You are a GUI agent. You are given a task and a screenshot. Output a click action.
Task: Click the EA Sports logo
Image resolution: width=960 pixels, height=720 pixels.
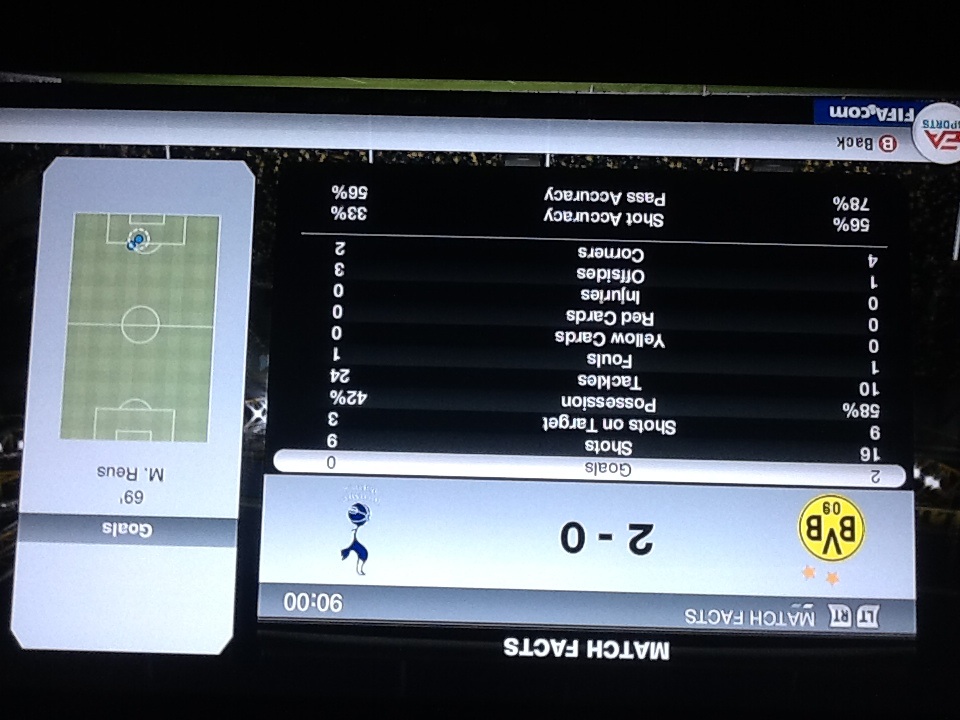coord(938,133)
